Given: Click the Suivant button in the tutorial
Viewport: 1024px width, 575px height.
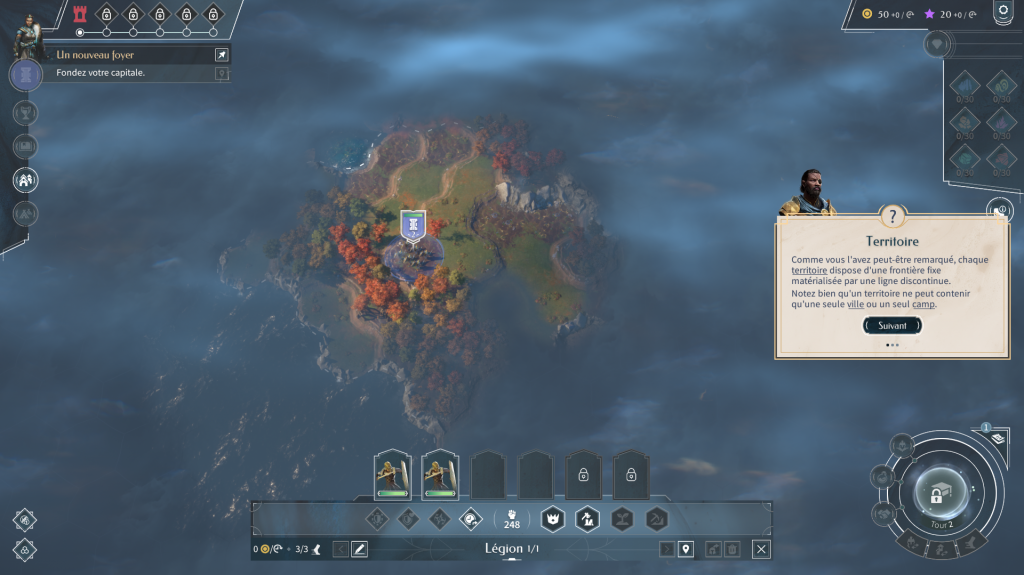Looking at the screenshot, I should [892, 325].
